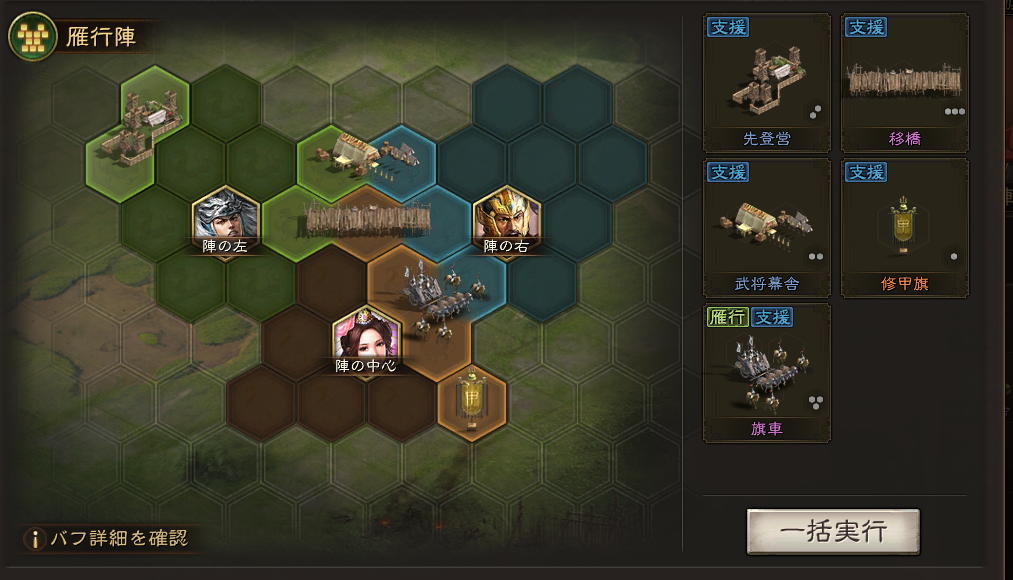This screenshot has height=580, width=1013.
Task: Pick the 武将幕舎 support card
Action: click(x=767, y=227)
